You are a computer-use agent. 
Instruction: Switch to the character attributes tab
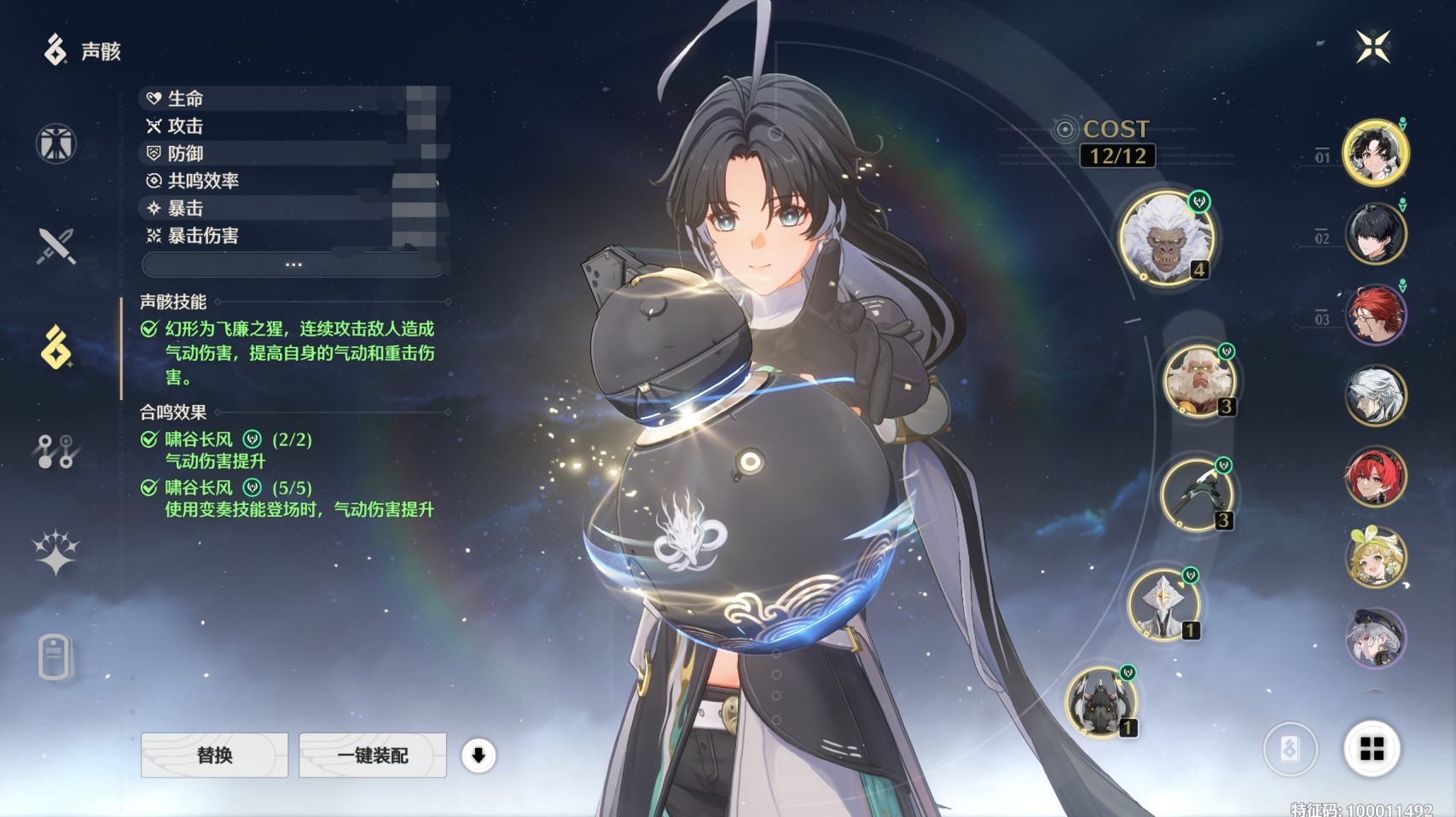point(56,143)
